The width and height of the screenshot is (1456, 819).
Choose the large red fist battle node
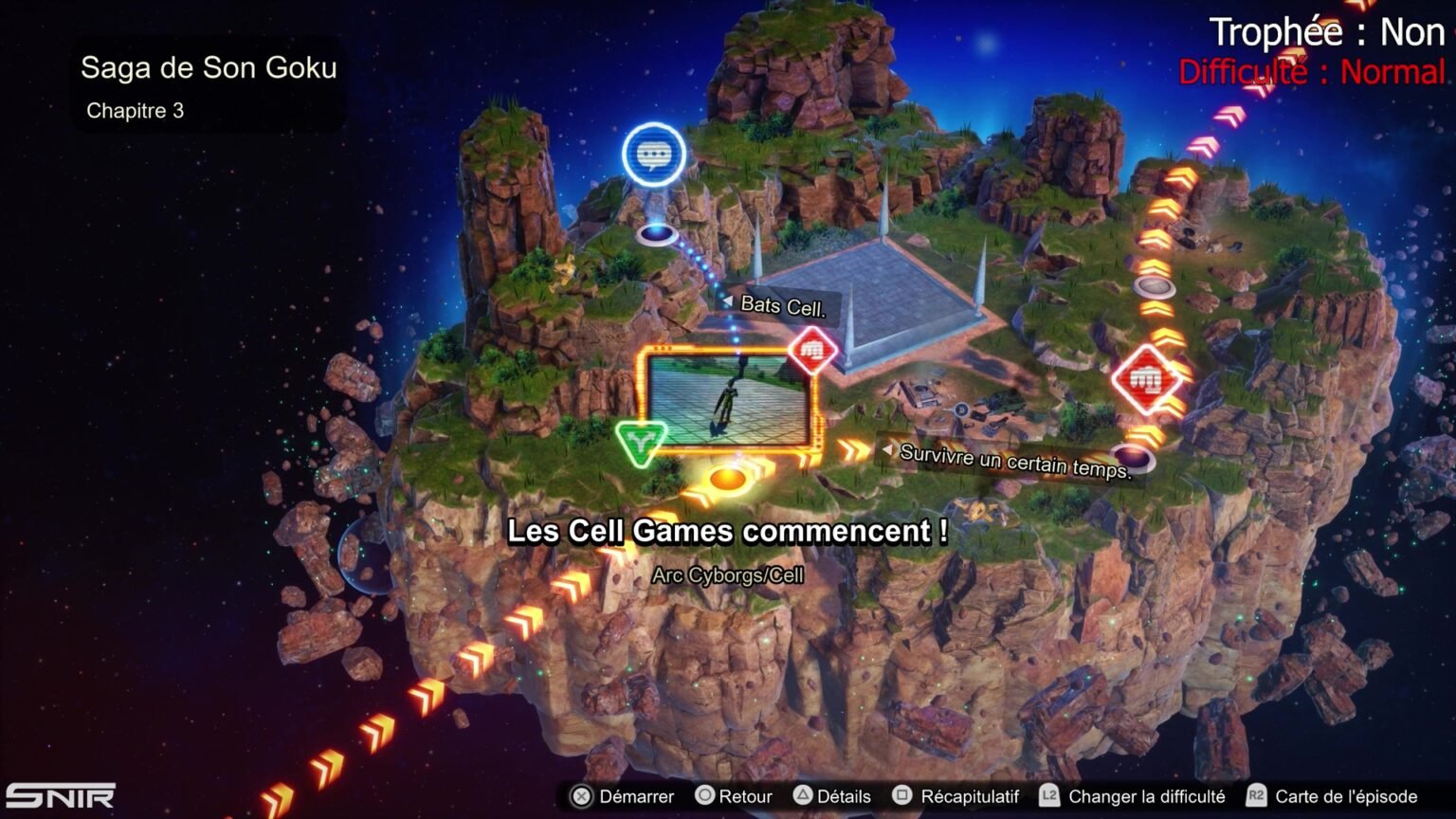(1147, 381)
